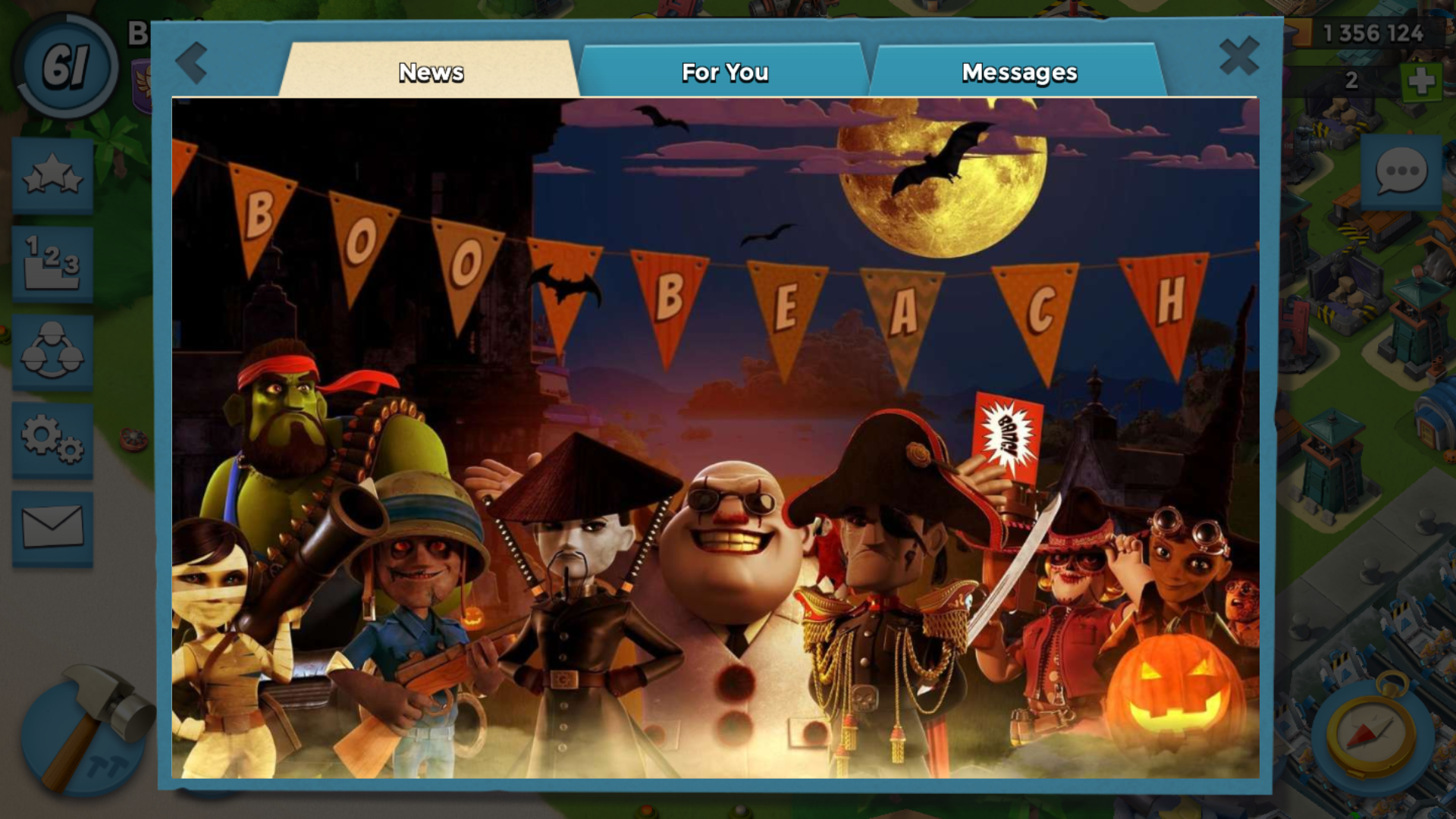Screen dimensions: 1456x819
Task: Open the task force soldiers menu
Action: point(52,353)
